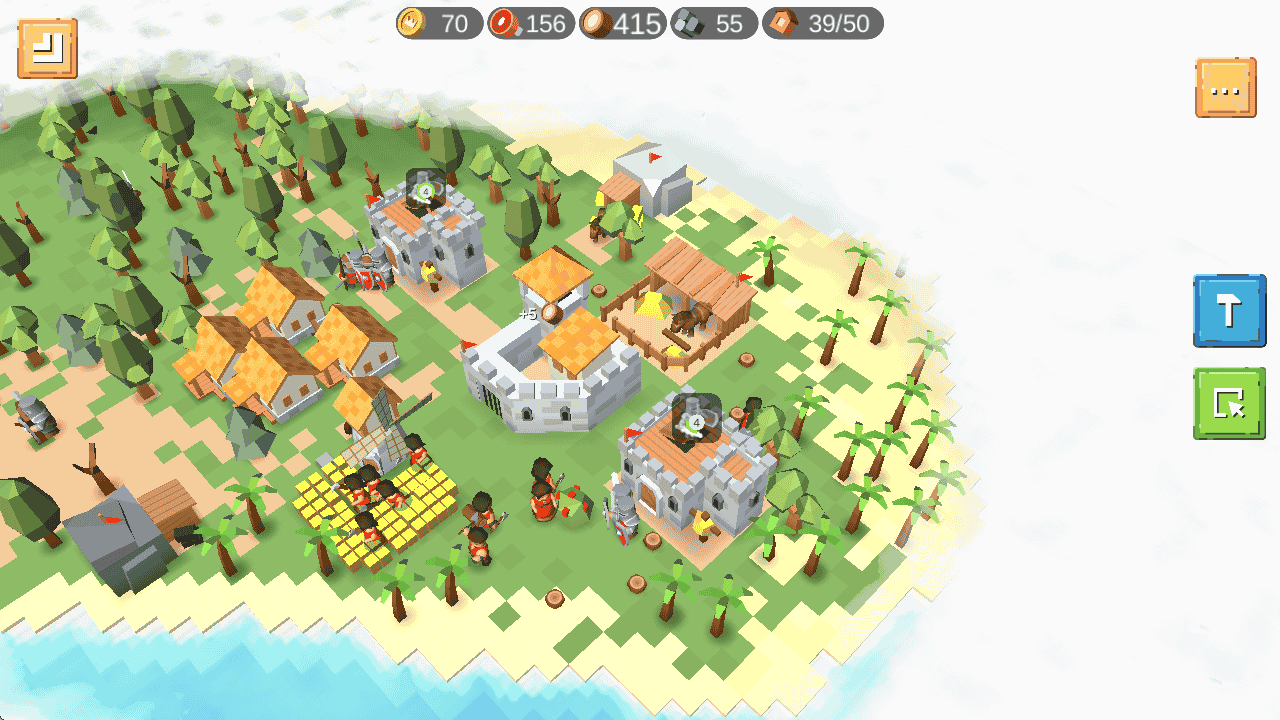Click the orange corner-bracket button
Image resolution: width=1280 pixels, height=720 pixels.
(47, 48)
